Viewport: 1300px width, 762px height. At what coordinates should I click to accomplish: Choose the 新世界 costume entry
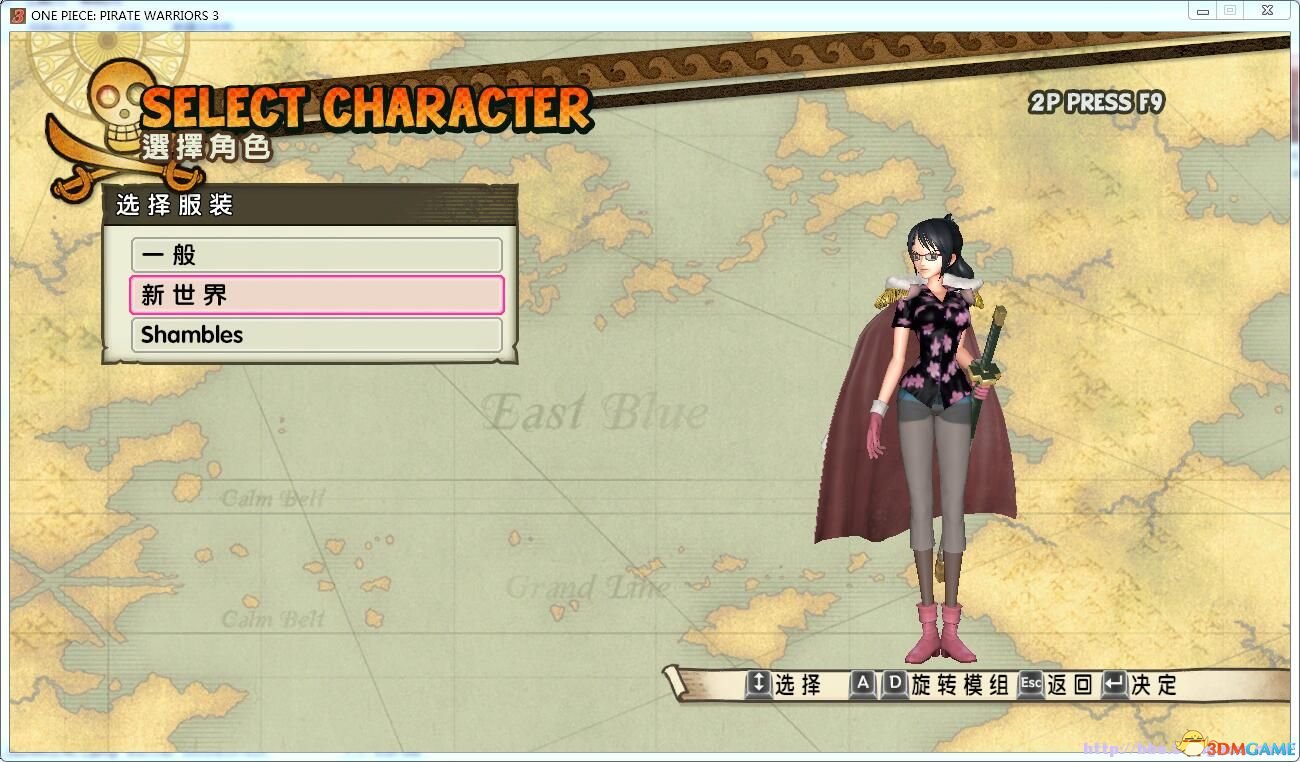(316, 295)
